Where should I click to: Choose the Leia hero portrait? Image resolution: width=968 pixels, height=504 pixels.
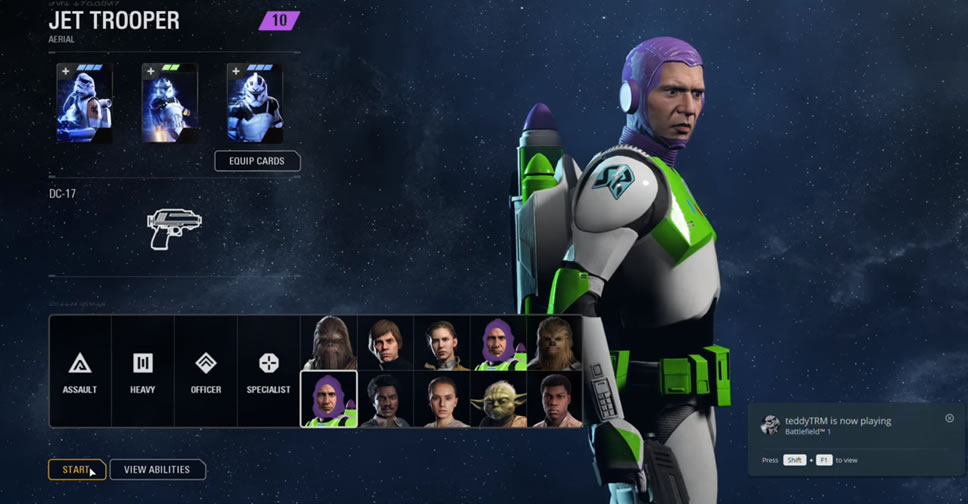(x=441, y=343)
